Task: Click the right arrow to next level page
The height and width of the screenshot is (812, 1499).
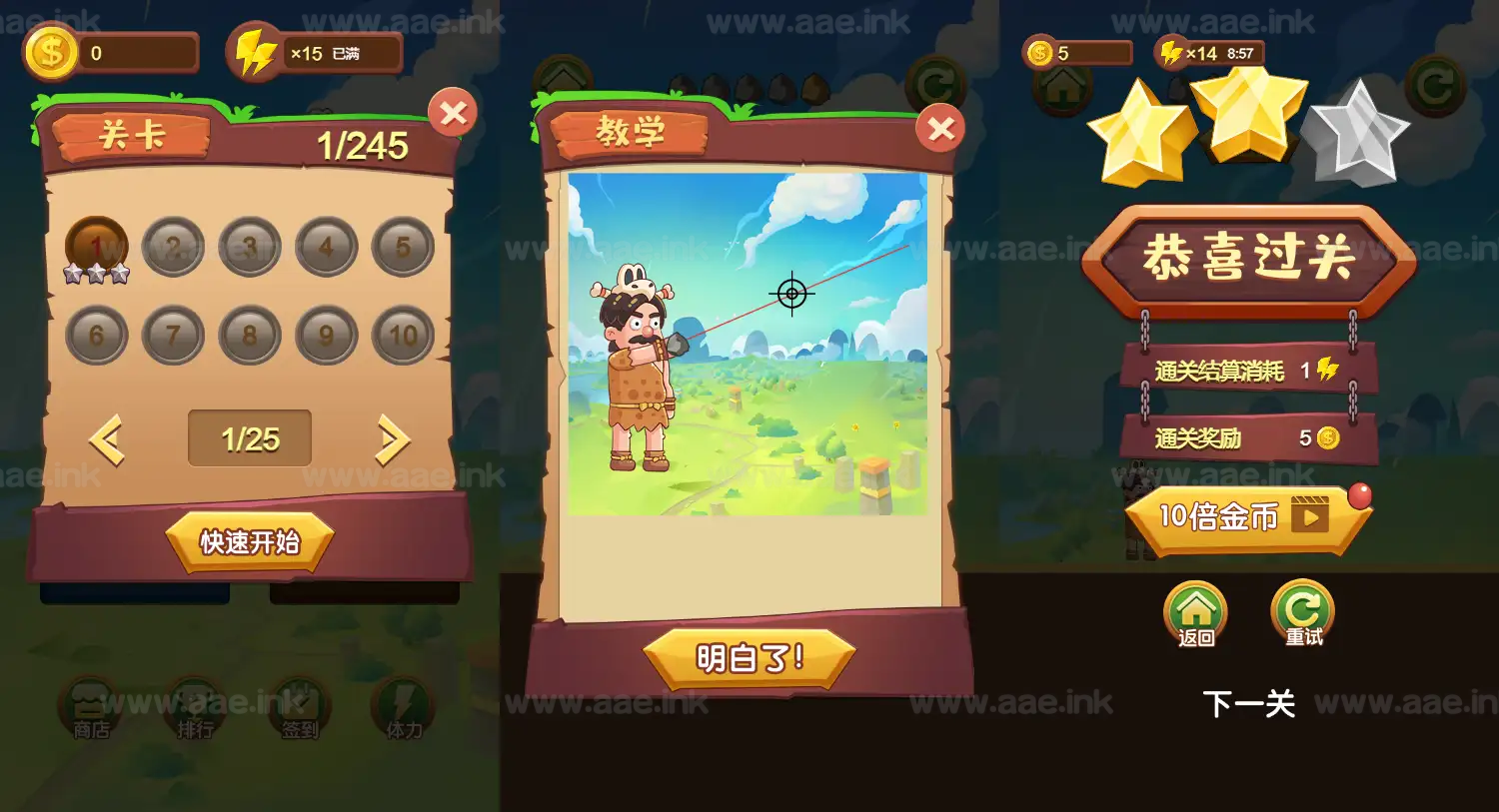Action: point(391,437)
